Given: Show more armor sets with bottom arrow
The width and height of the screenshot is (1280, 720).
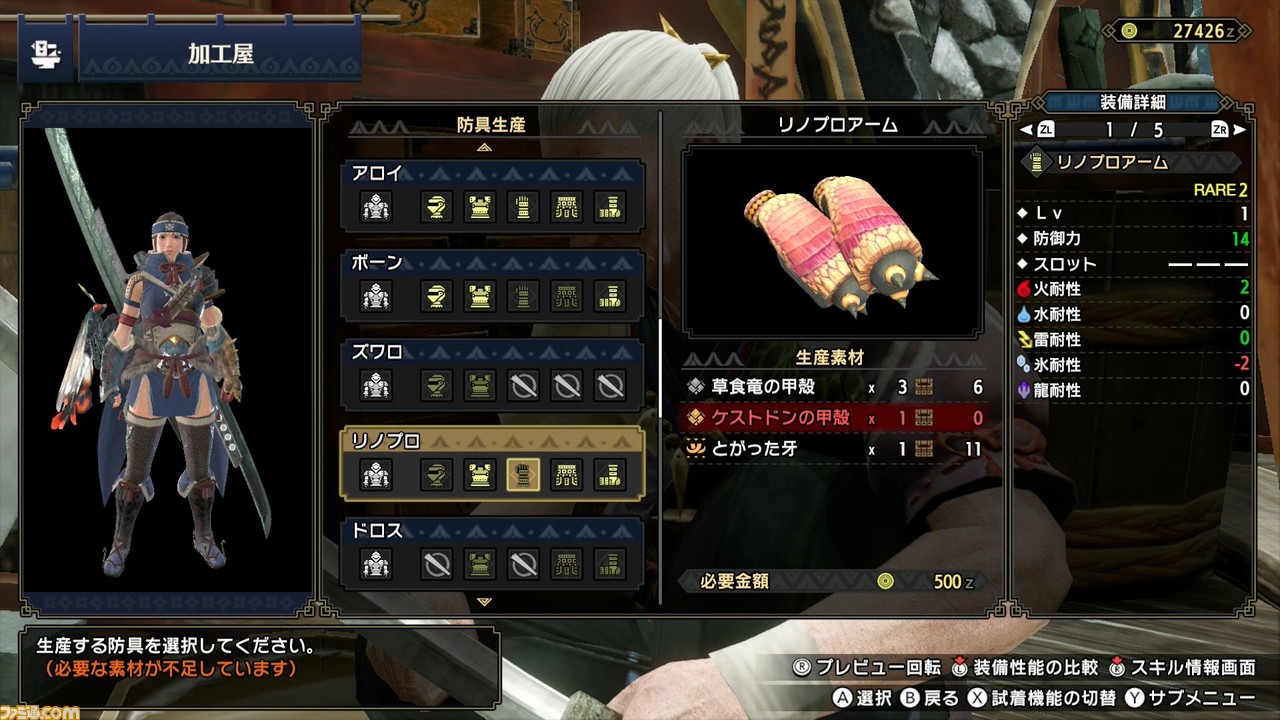Looking at the screenshot, I should [x=485, y=602].
